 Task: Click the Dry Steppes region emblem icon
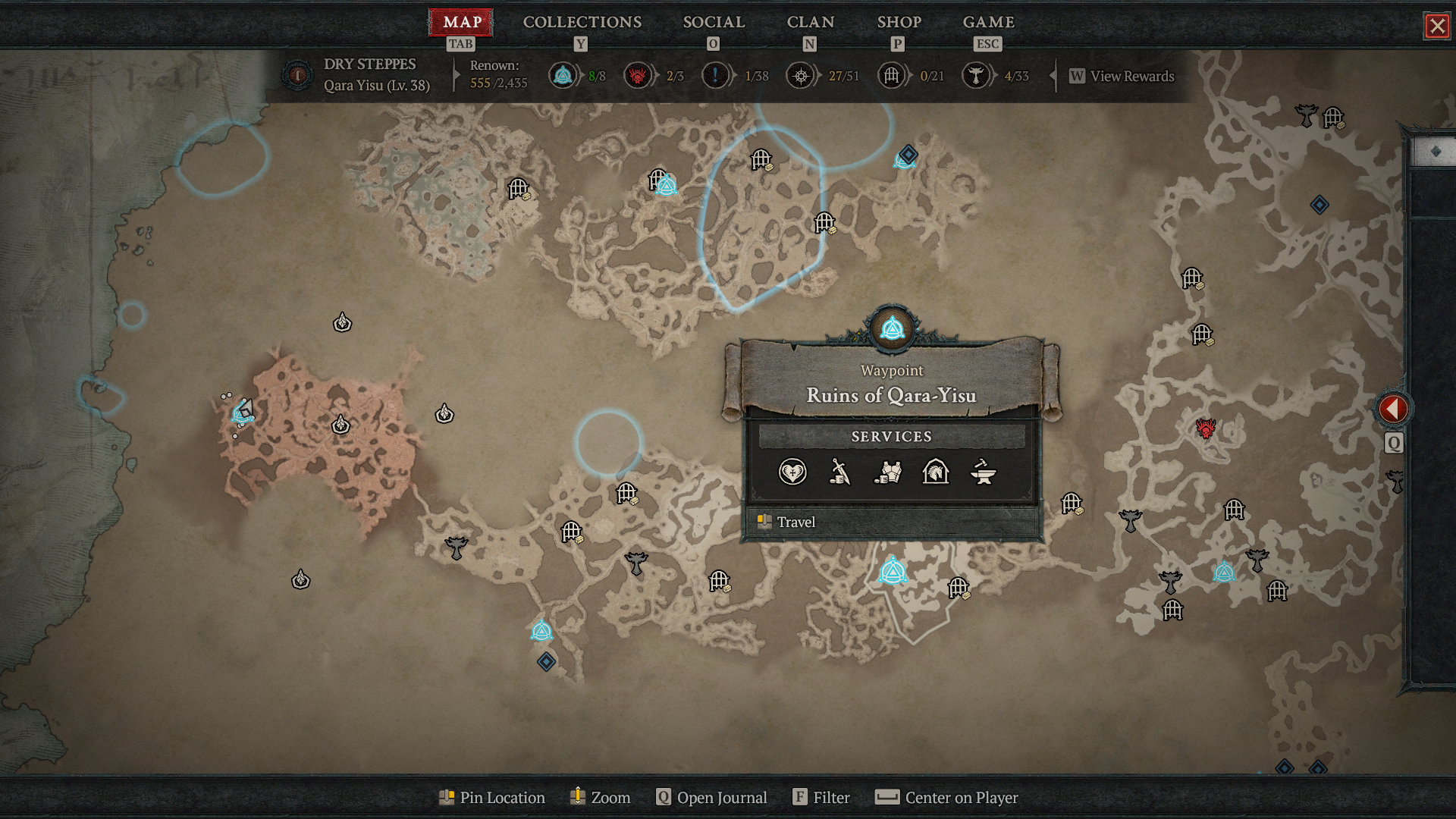(297, 75)
